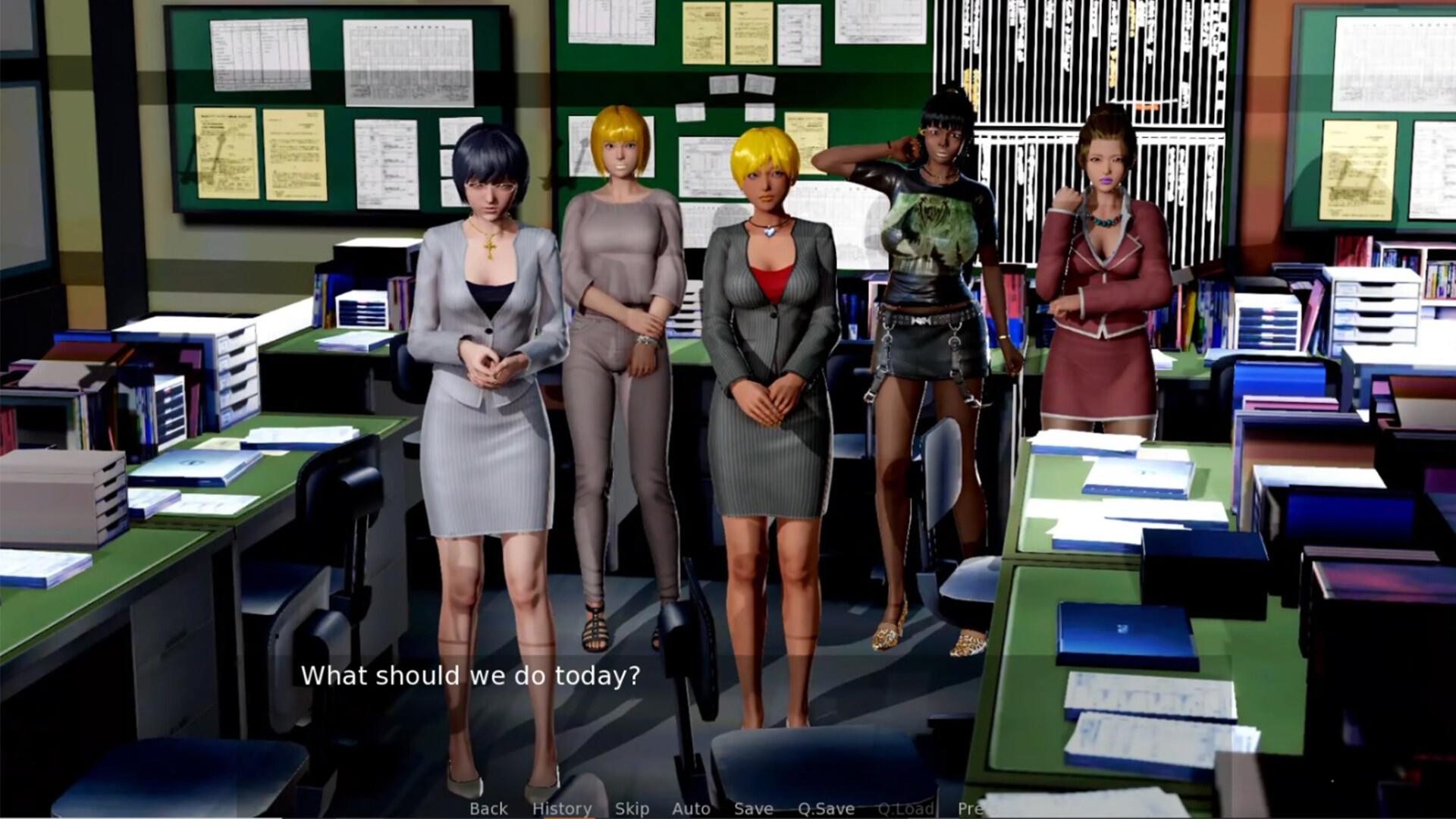Select the tan woman in the pinstripe suit
The image size is (1456, 819).
tap(770, 318)
